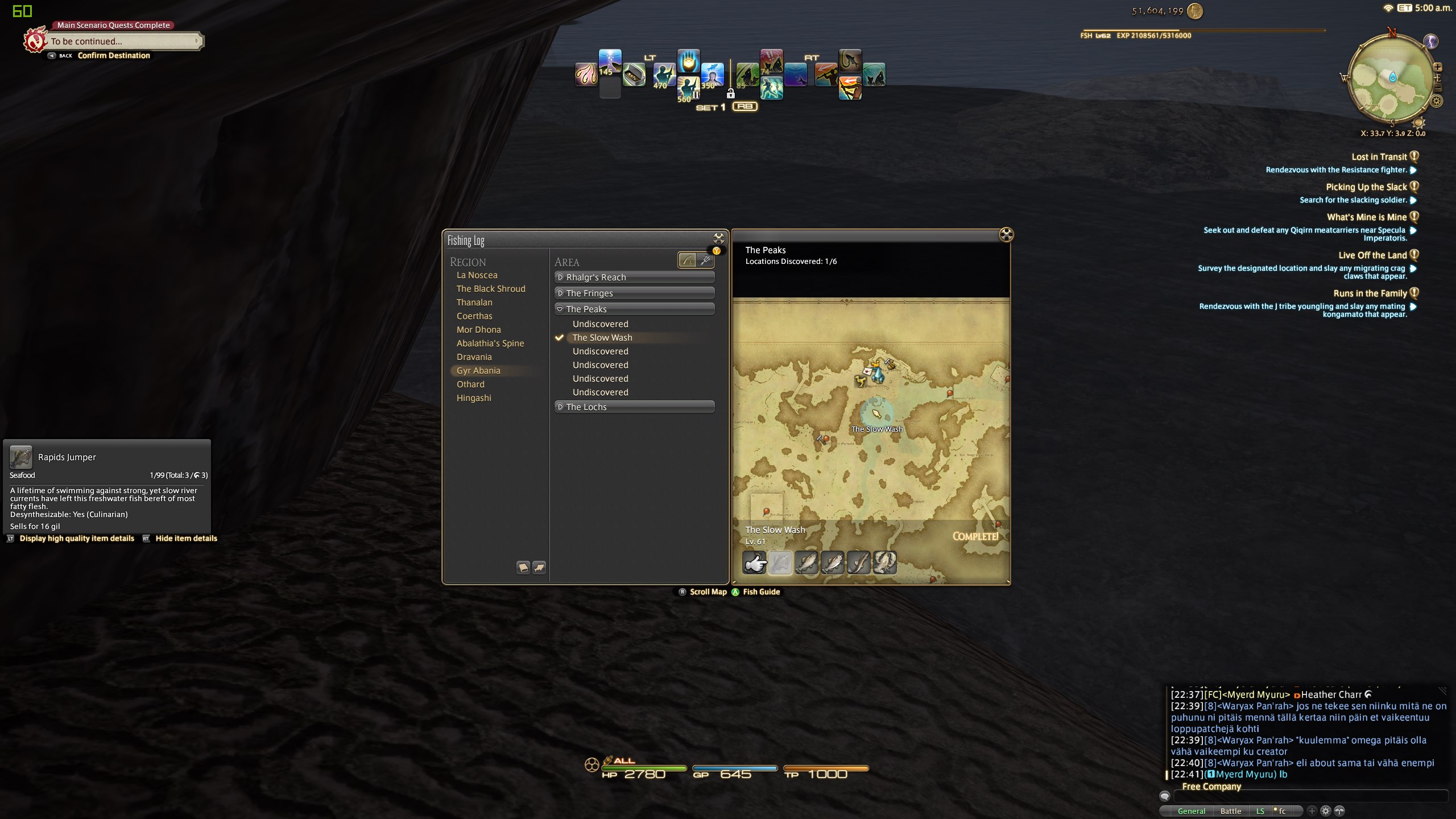Select the La Noscea region
Image resolution: width=1456 pixels, height=819 pixels.
point(477,275)
